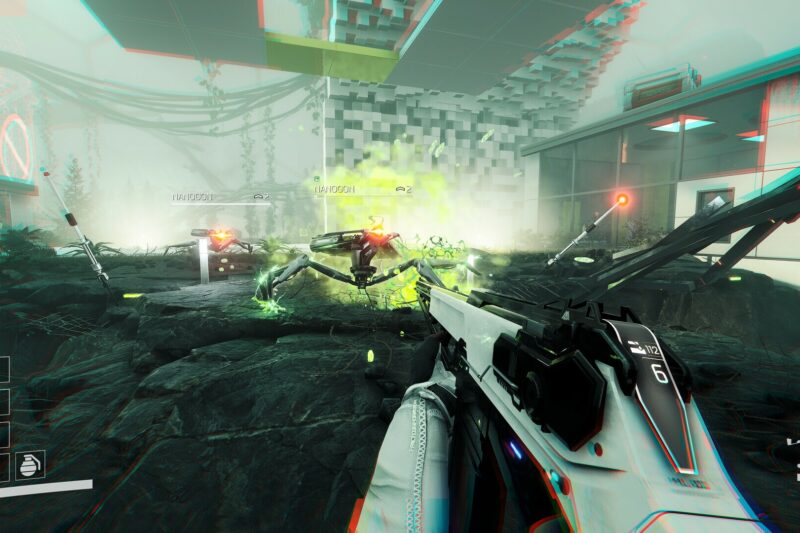Select the grenade slot icon
The width and height of the screenshot is (800, 533).
pos(30,464)
